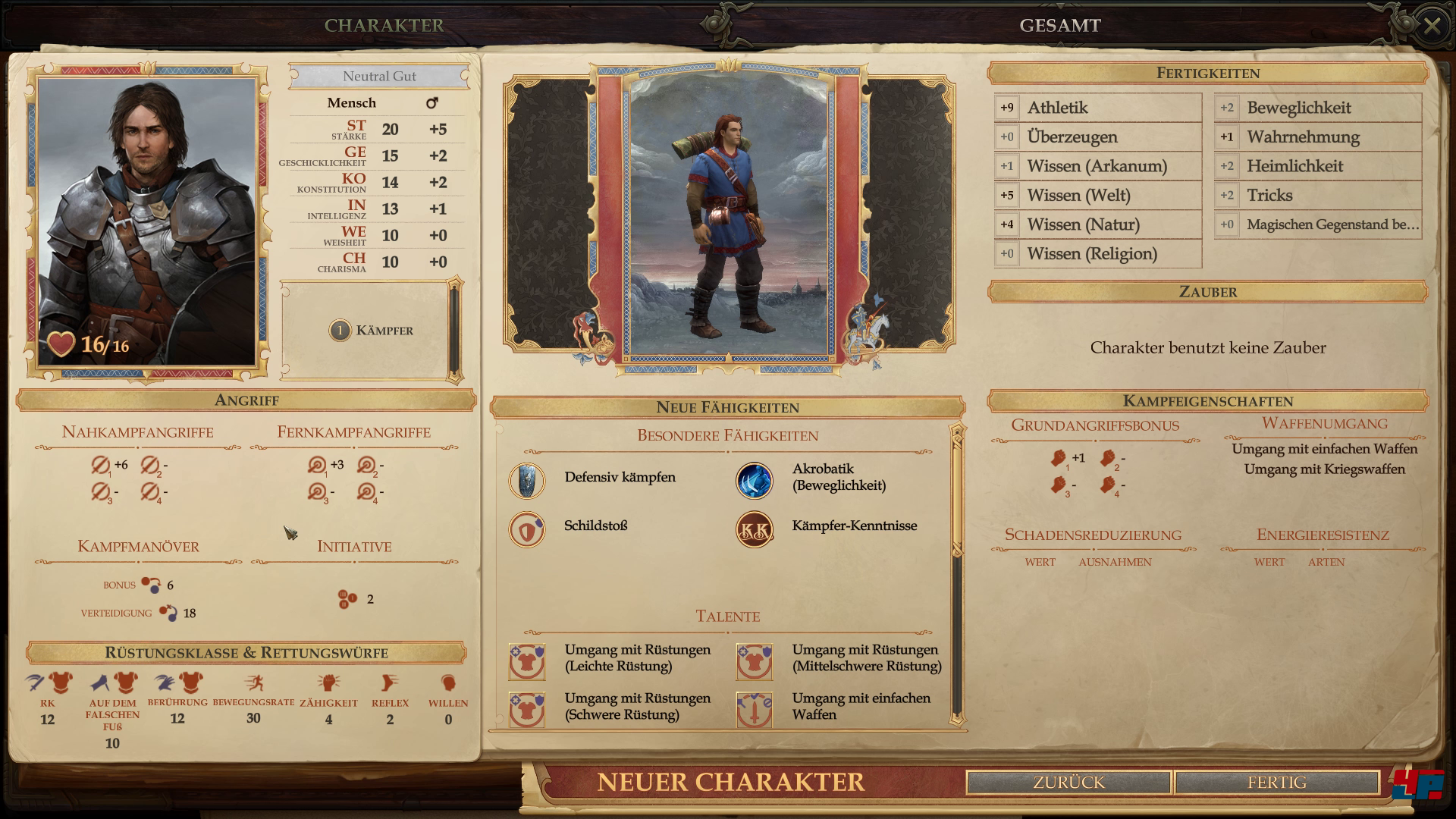The image size is (1456, 819).
Task: Select the Neutral Gut alignment label
Action: coord(379,77)
